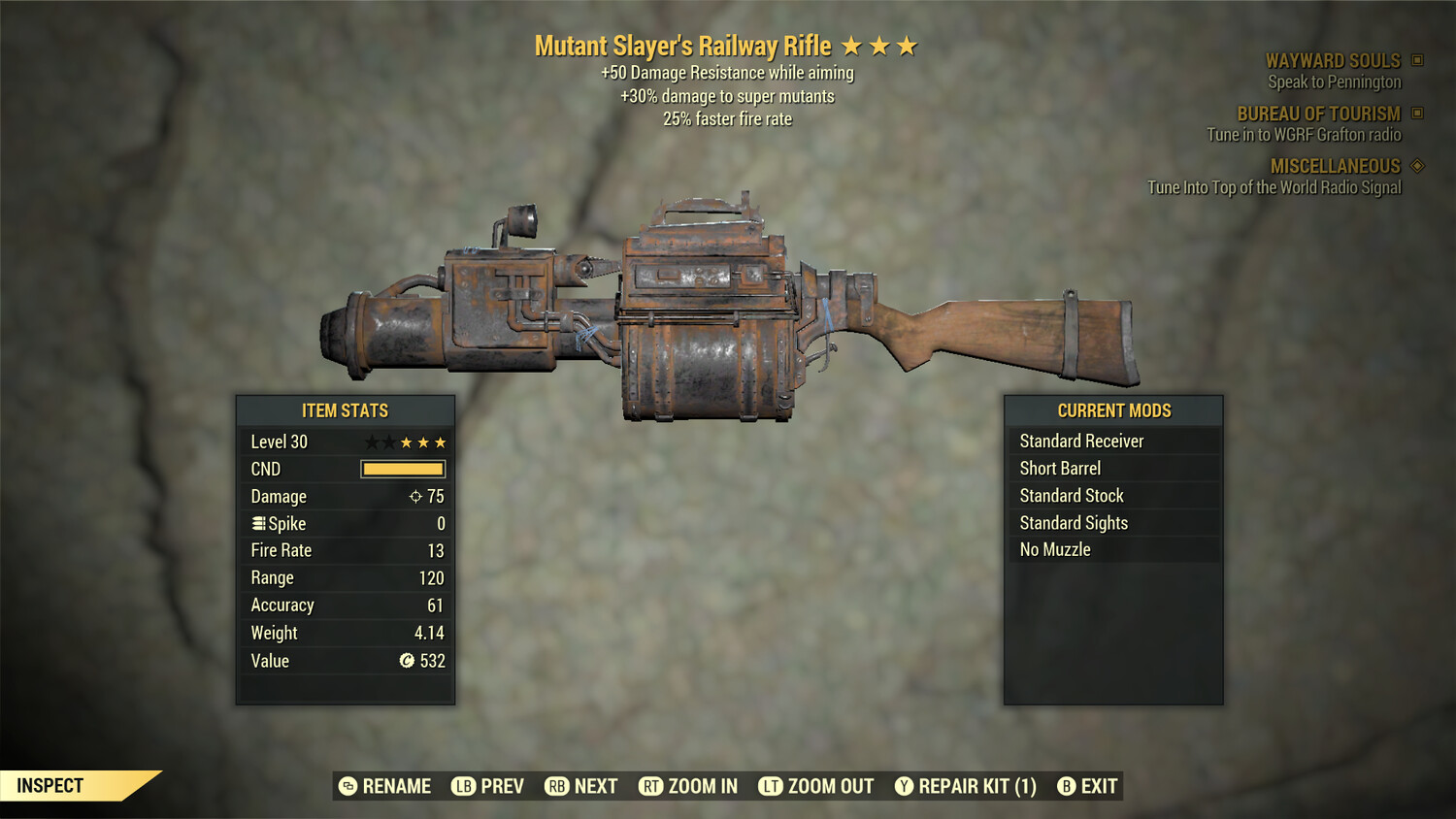Viewport: 1456px width, 819px height.
Task: Click the Zoom Out icon
Action: 773,786
